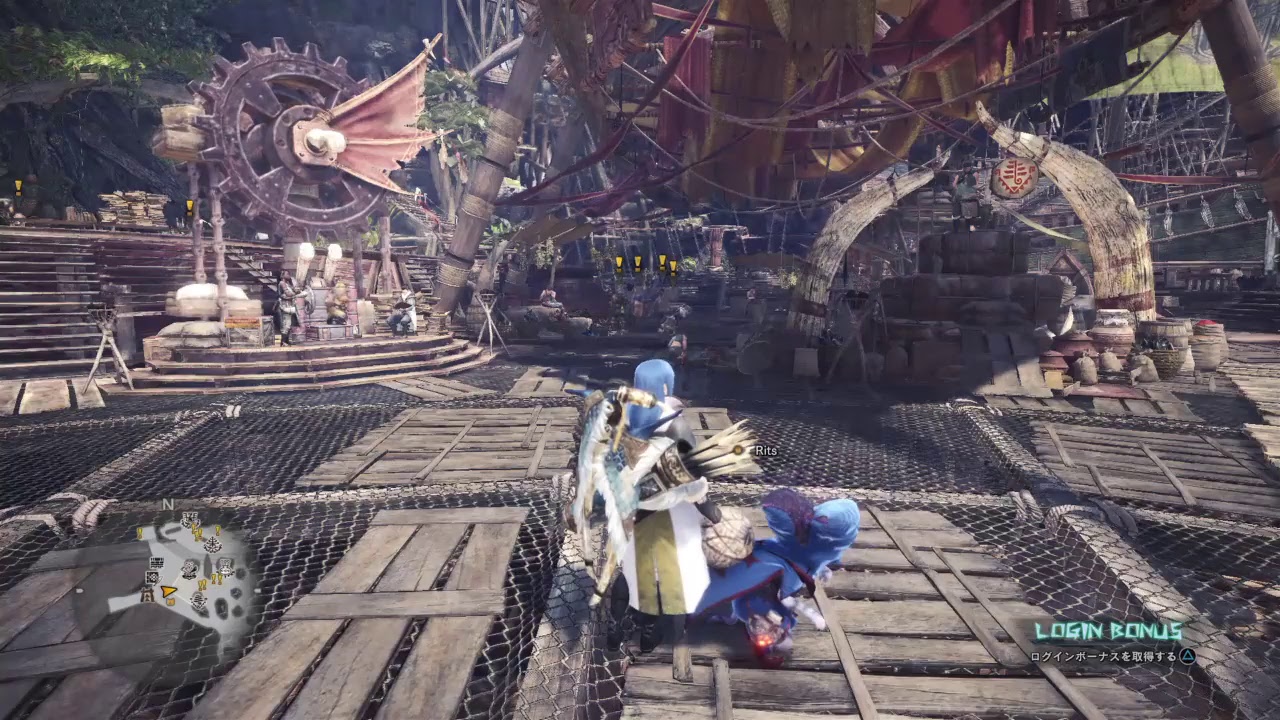1280x720 pixels.
Task: Select the tree-shaped botanical icon on the minimap
Action: [212, 544]
